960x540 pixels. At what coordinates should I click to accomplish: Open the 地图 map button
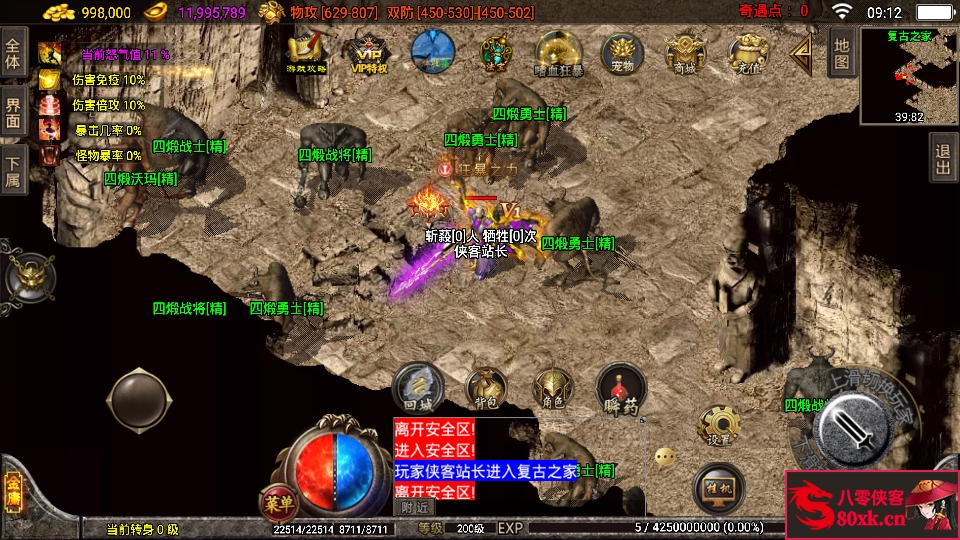click(842, 52)
